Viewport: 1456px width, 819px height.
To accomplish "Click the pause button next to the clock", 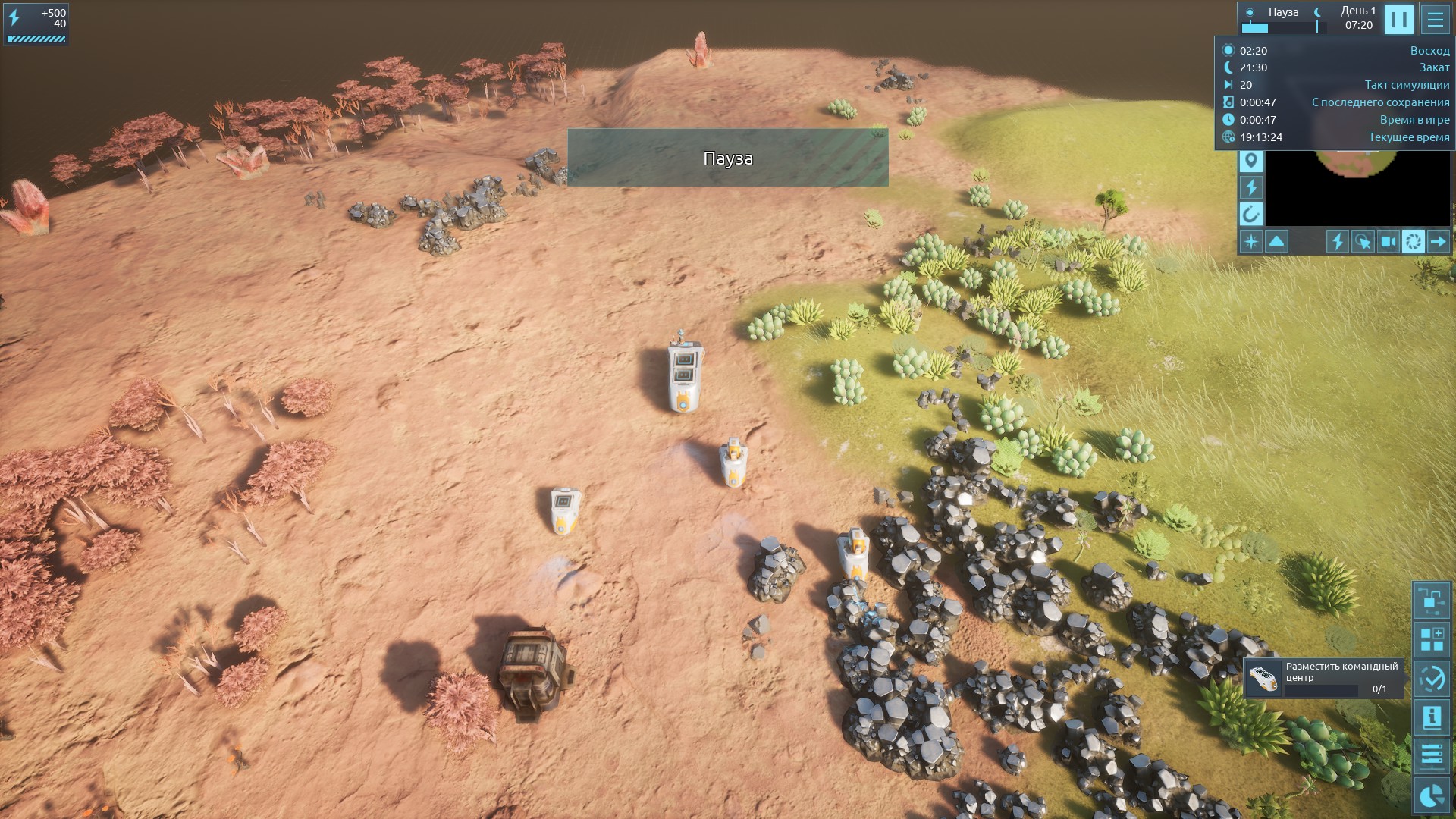I will tap(1399, 19).
